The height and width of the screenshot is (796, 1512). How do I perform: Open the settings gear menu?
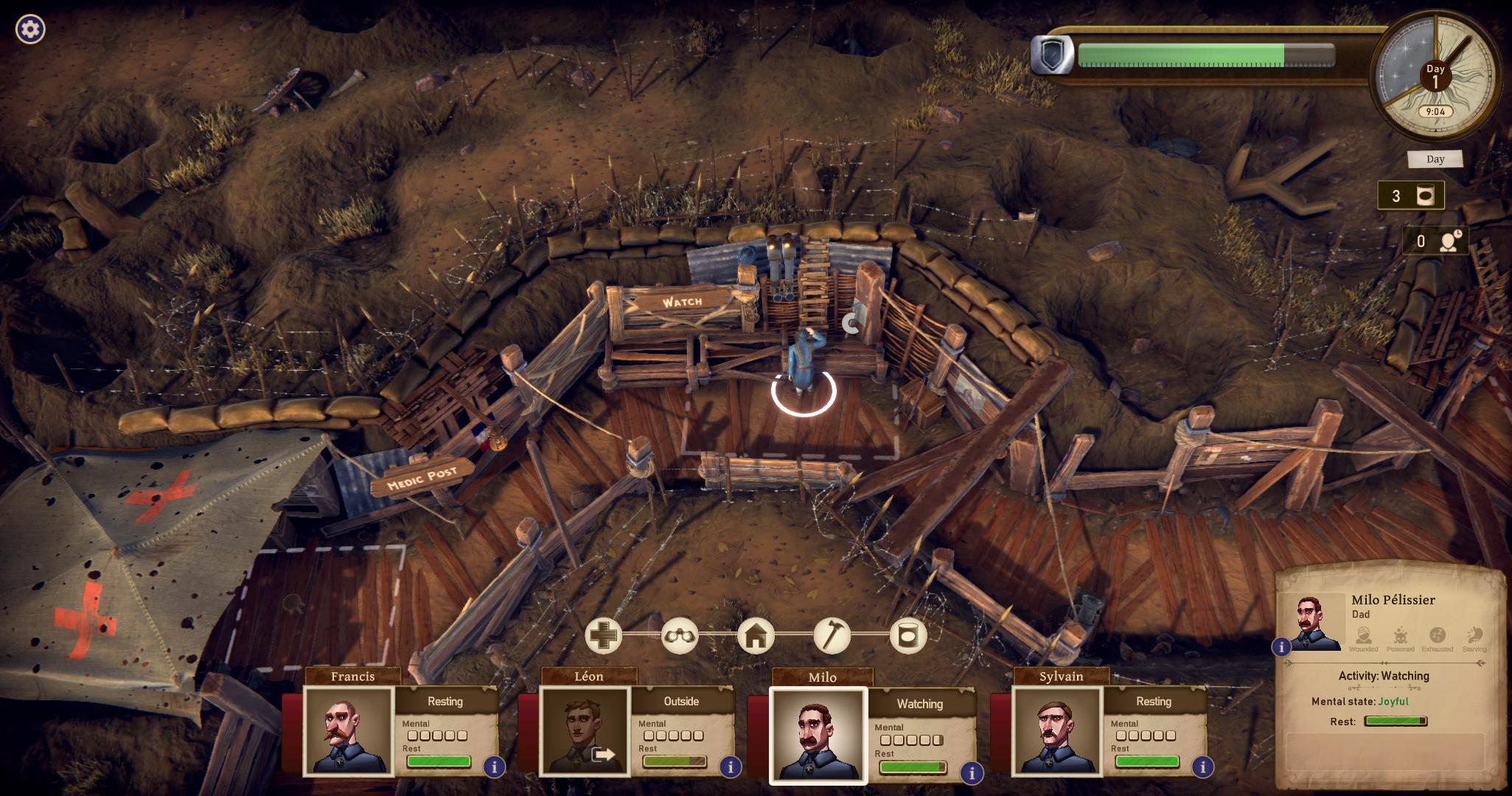(30, 29)
